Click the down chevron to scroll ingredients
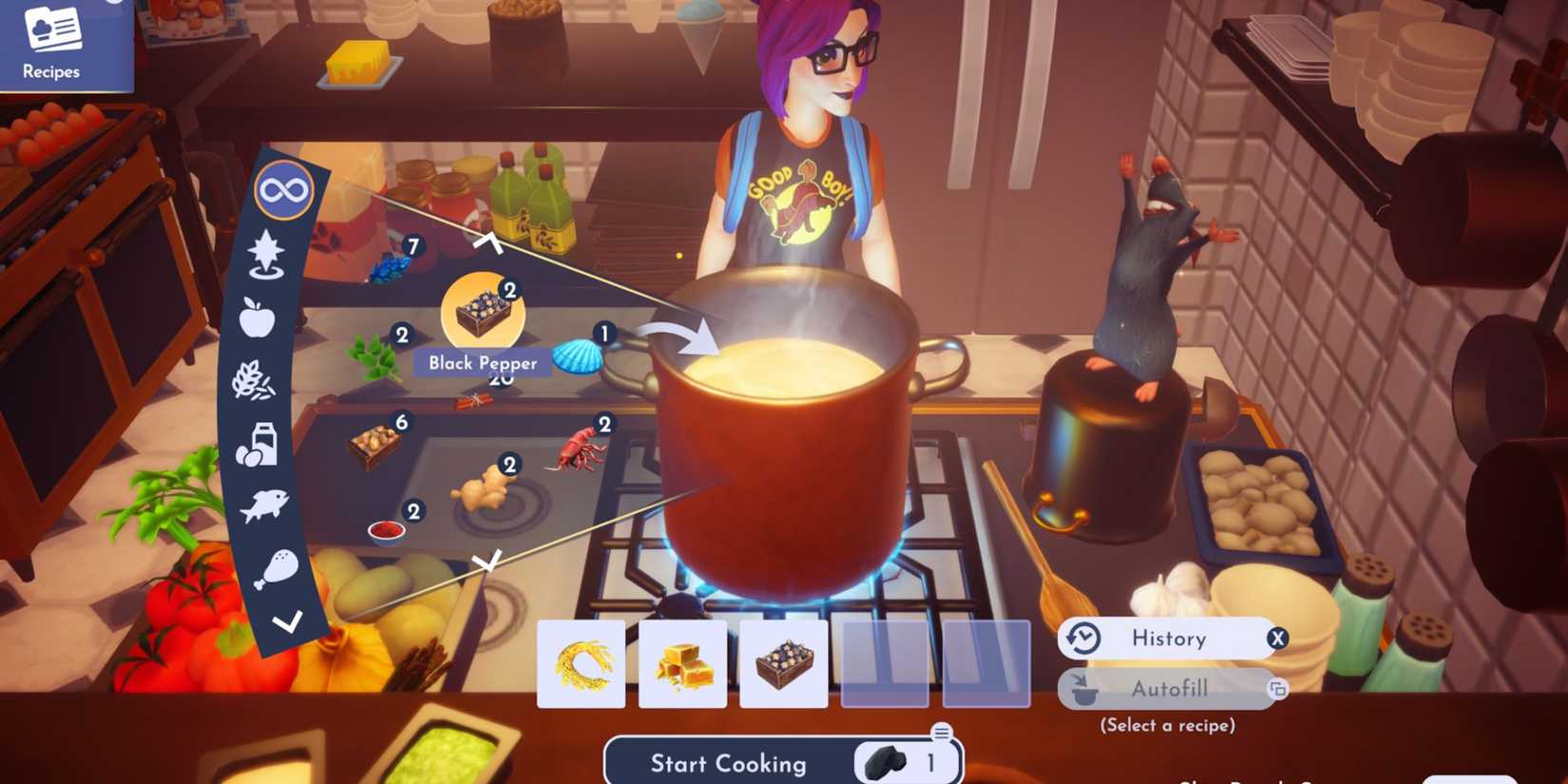 (x=487, y=563)
